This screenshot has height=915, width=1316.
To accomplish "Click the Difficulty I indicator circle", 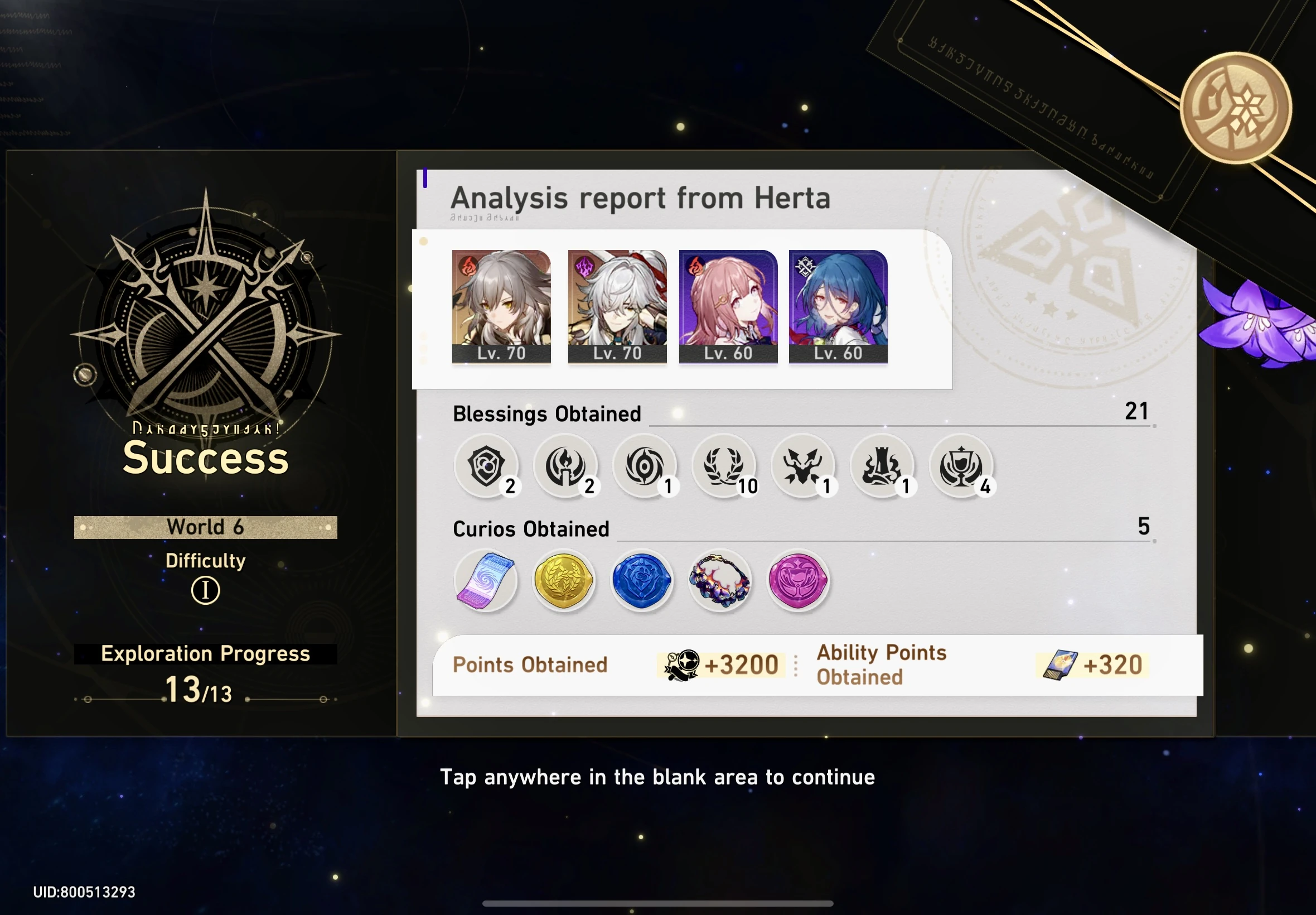I will coord(205,590).
